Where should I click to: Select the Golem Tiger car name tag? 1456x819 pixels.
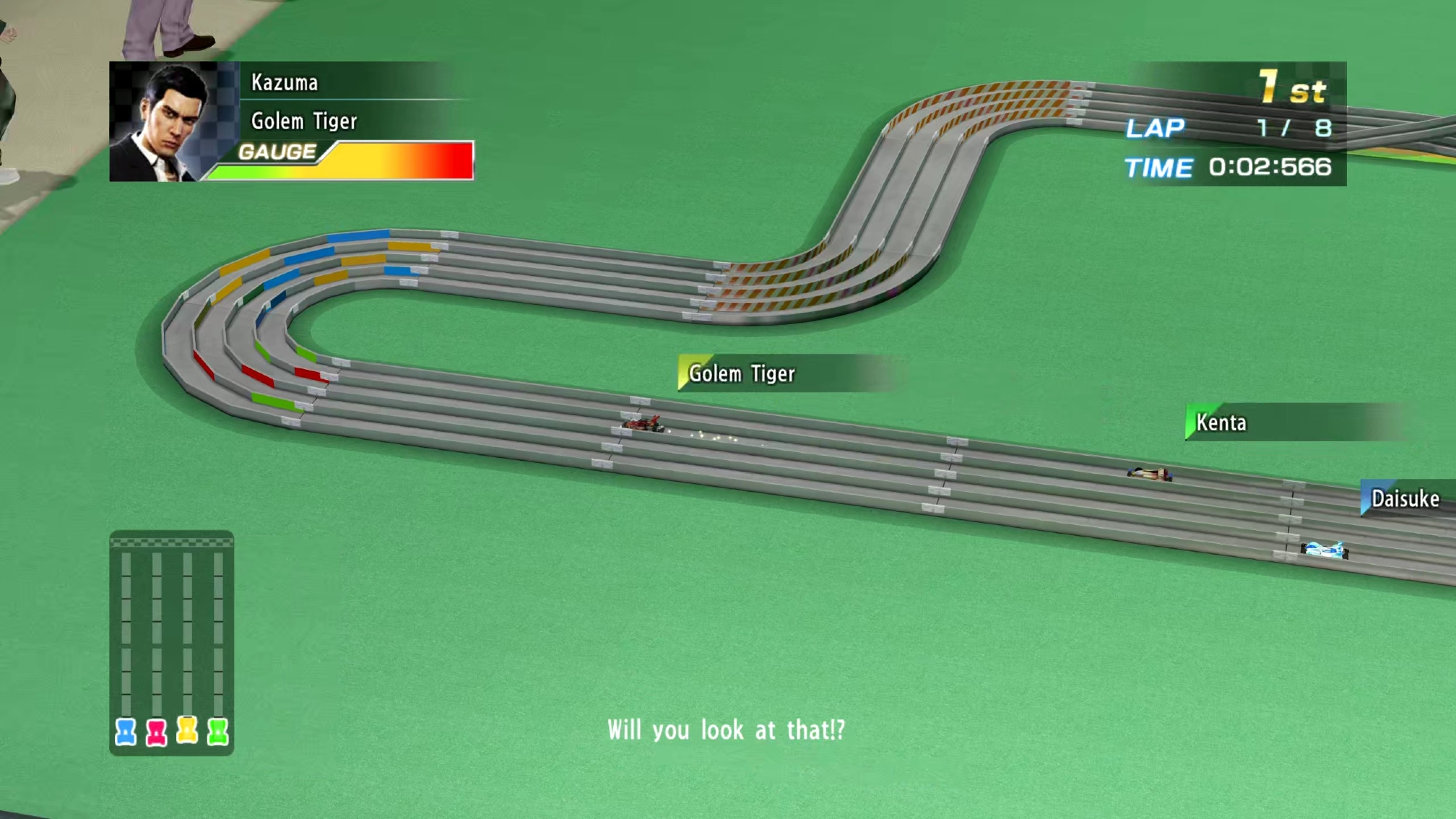coord(742,373)
